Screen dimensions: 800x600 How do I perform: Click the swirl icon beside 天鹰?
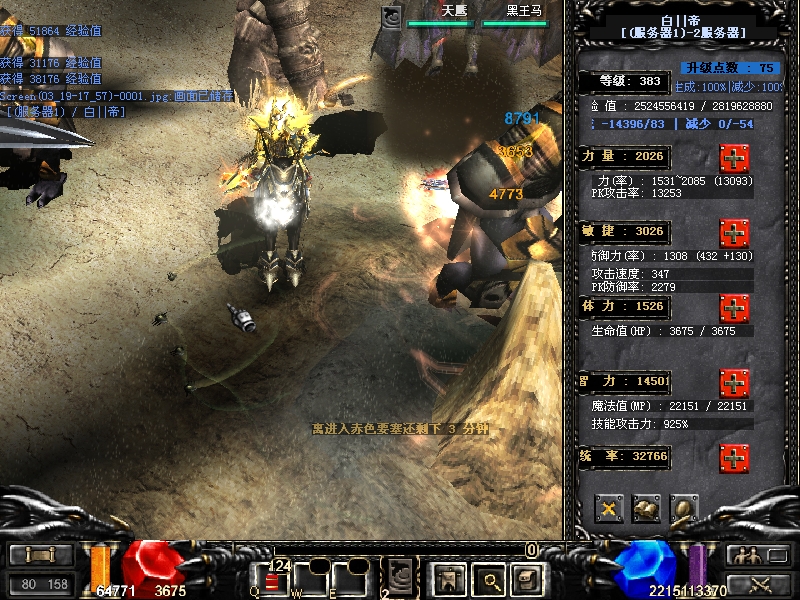(x=392, y=16)
